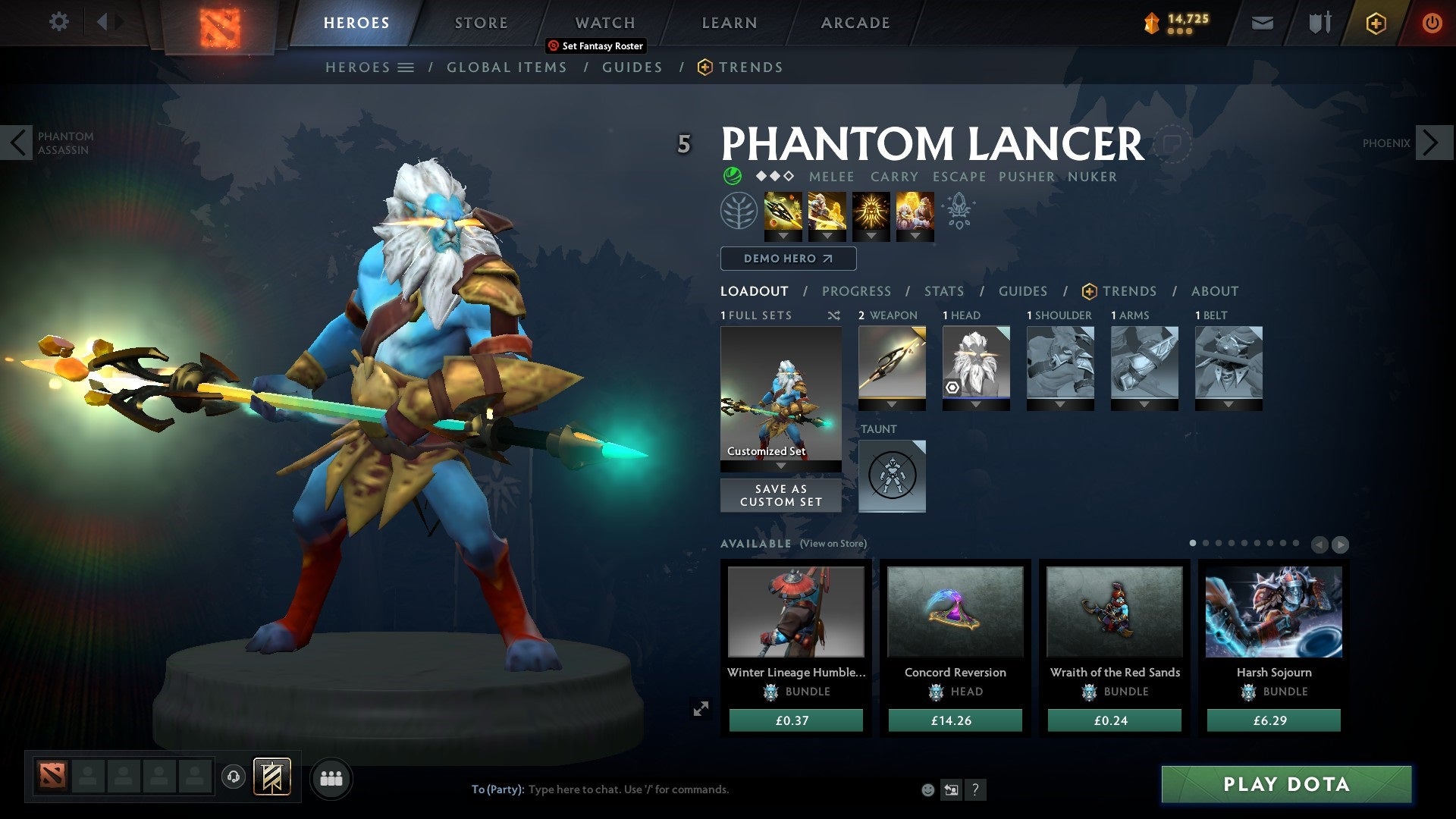
Task: Toggle party voice chat with the headset icon
Action: (x=233, y=777)
